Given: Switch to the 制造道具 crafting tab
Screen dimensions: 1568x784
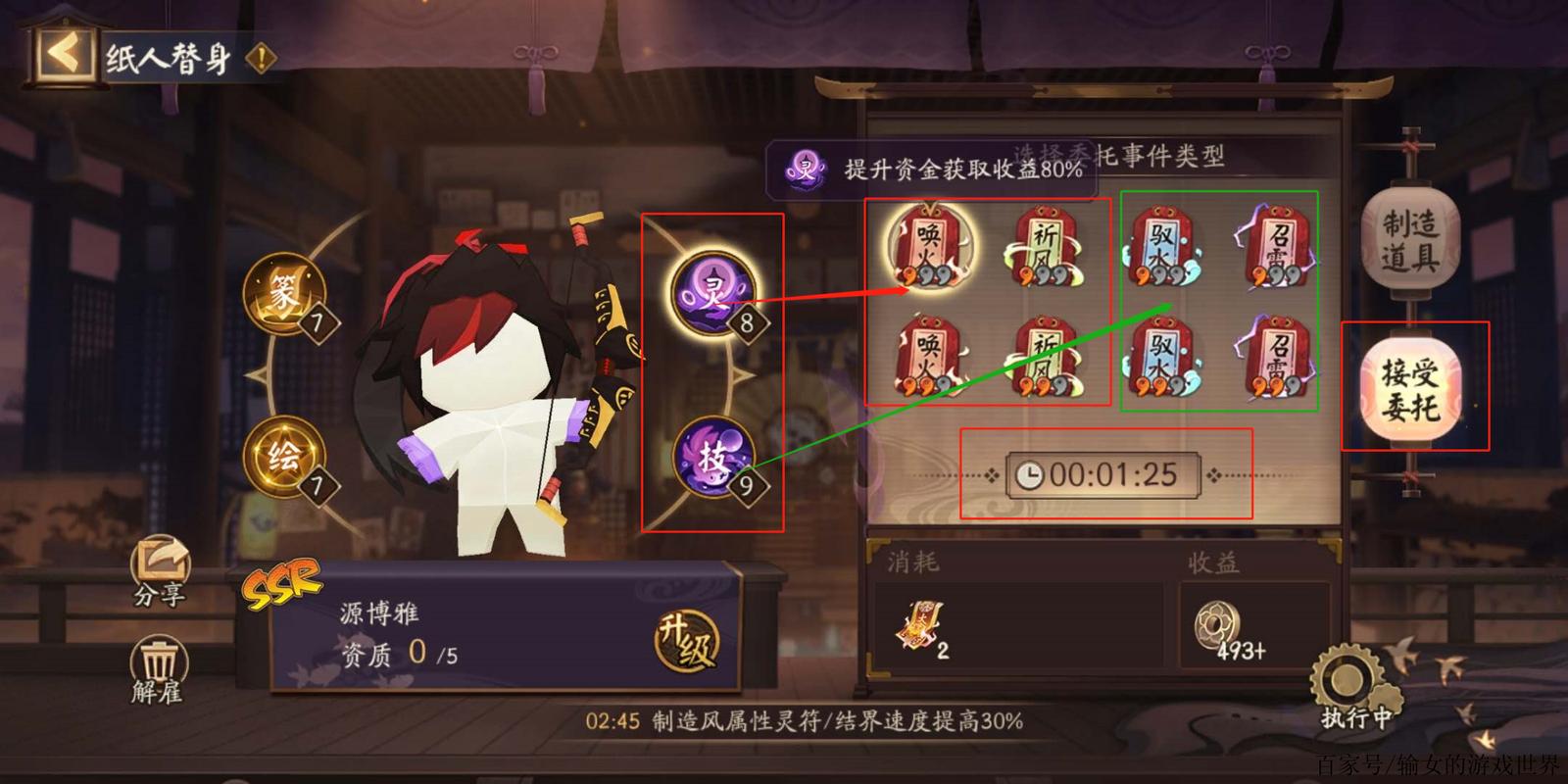Looking at the screenshot, I should pos(1412,238).
